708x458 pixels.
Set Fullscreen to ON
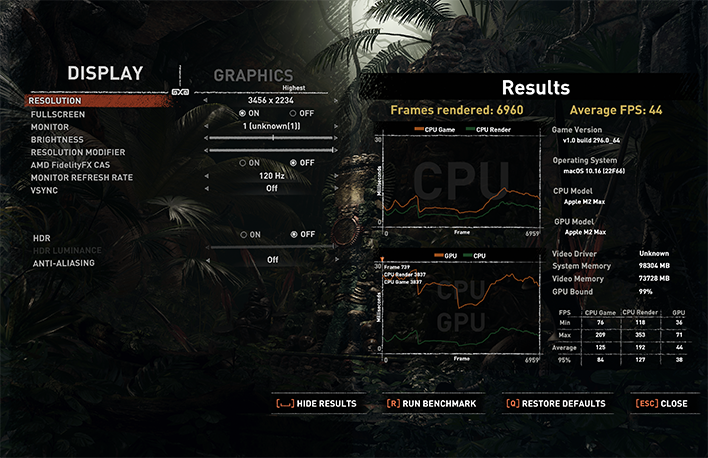click(242, 114)
